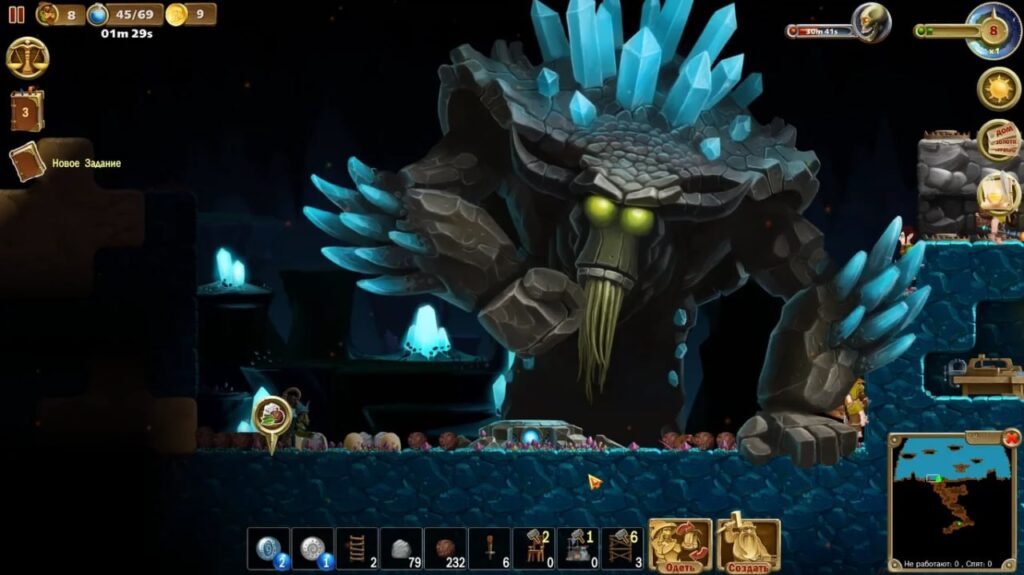Open the Создать crafting menu

click(748, 545)
